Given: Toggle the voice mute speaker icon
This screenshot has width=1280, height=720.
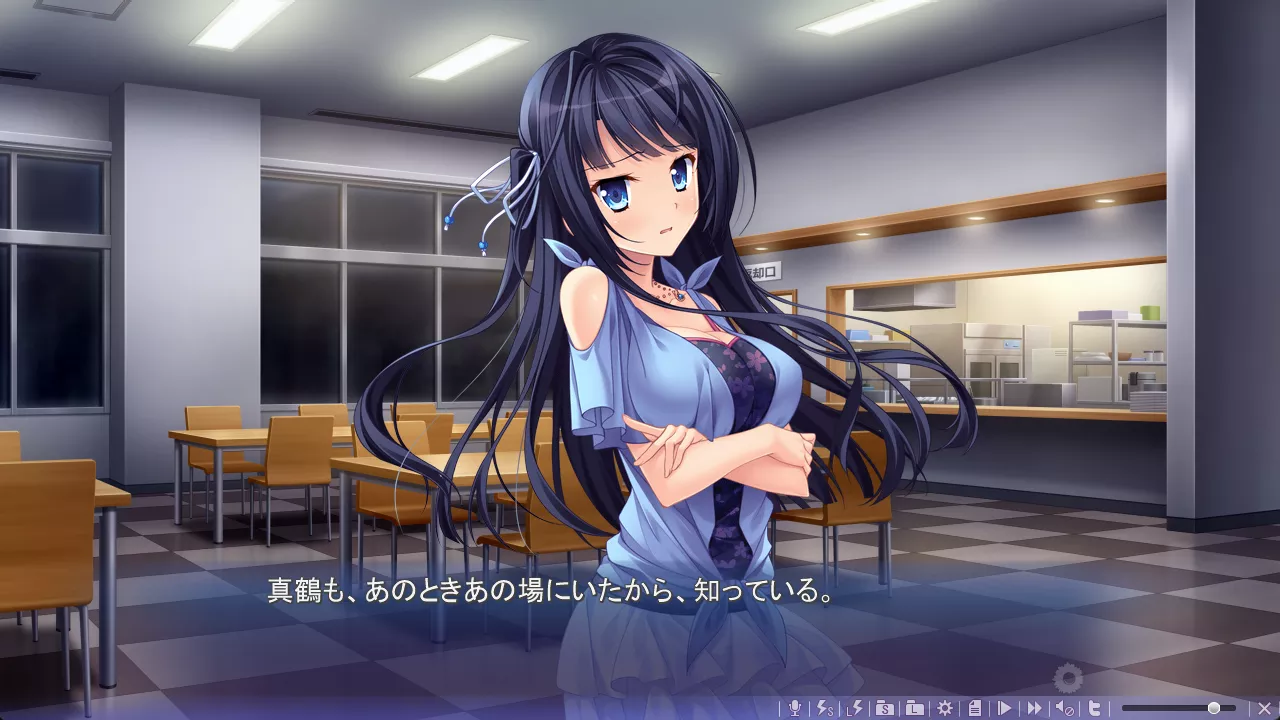Looking at the screenshot, I should click(x=1065, y=708).
